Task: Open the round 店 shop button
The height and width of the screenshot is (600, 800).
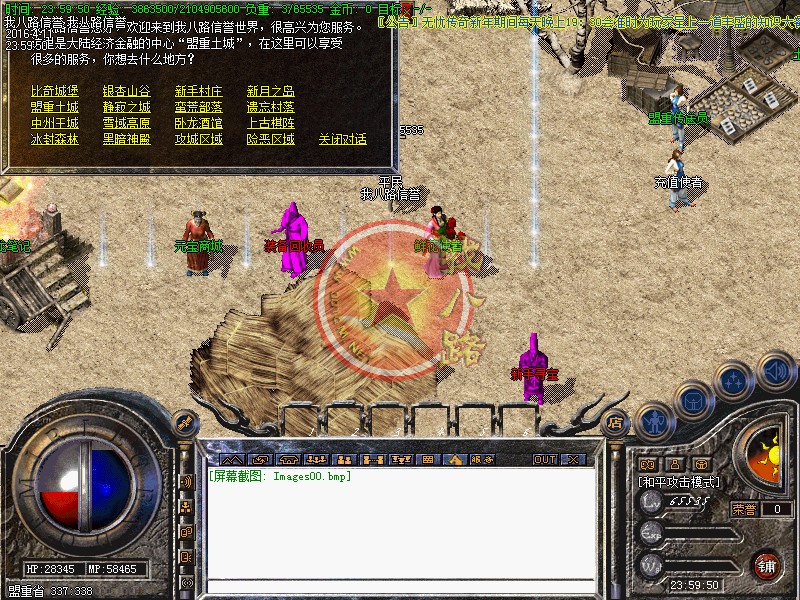Action: 615,421
